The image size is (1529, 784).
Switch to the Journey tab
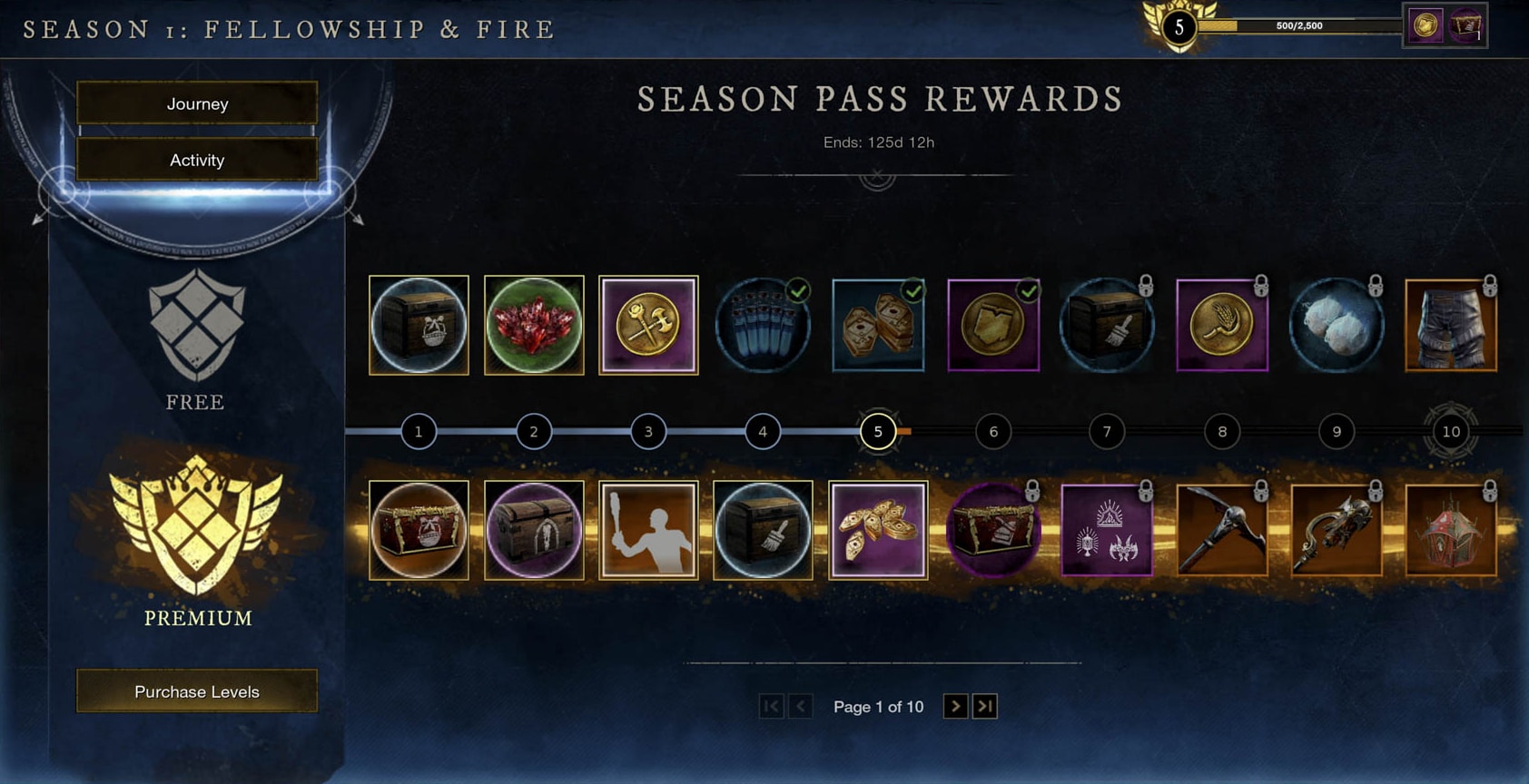point(196,103)
